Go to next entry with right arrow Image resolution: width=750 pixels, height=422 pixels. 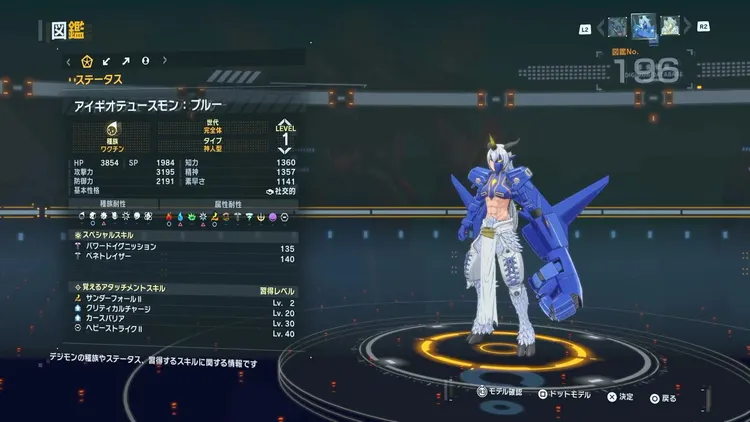[687, 27]
